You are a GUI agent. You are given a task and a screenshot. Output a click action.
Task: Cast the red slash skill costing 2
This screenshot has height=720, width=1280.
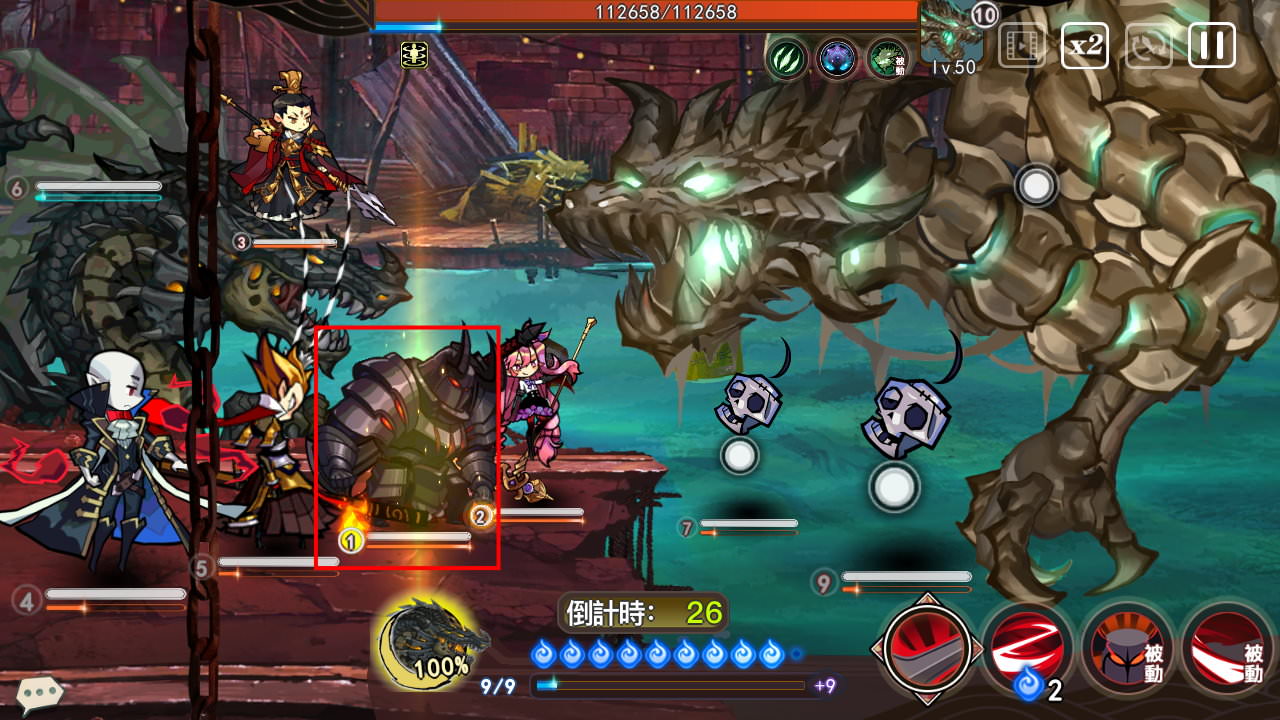1026,649
